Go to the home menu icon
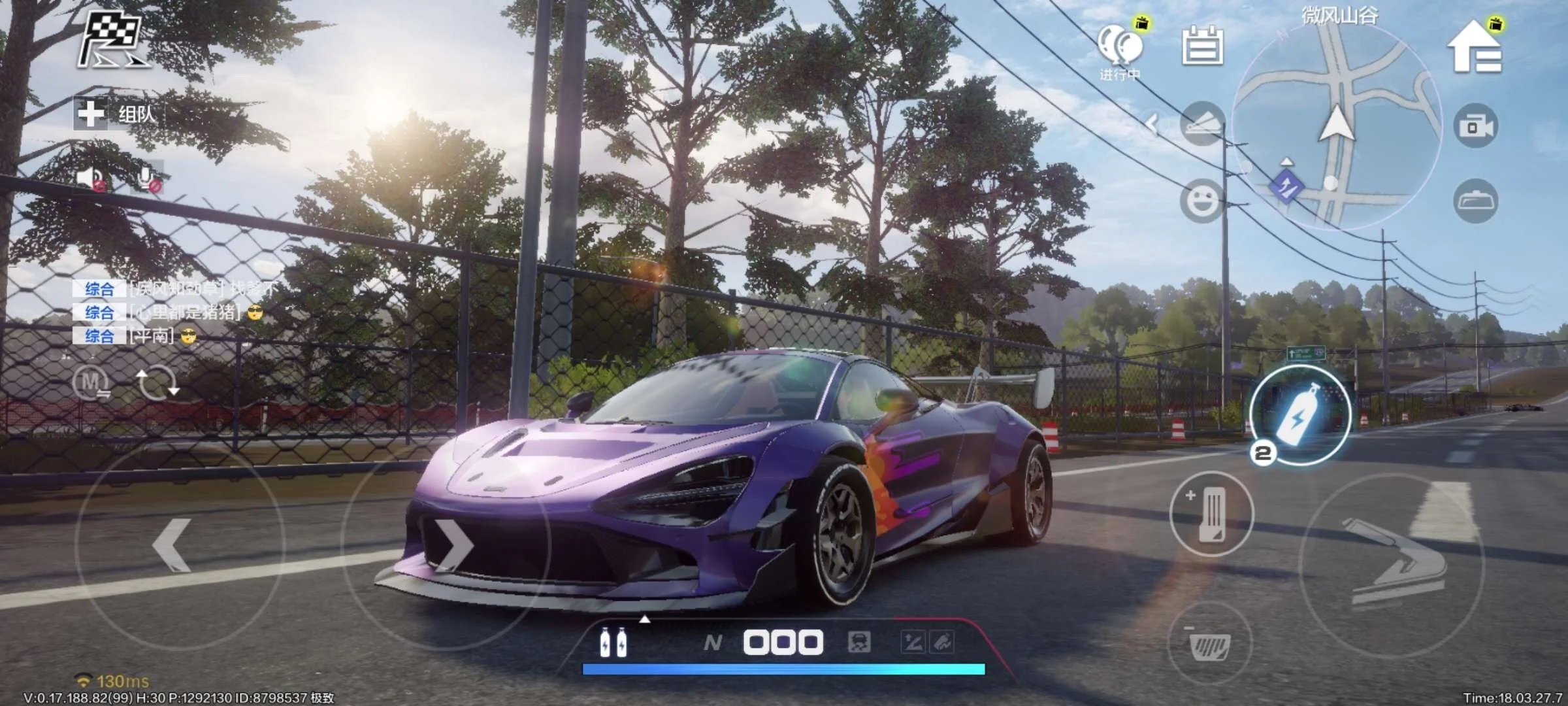The image size is (1568, 706). coord(1475,47)
